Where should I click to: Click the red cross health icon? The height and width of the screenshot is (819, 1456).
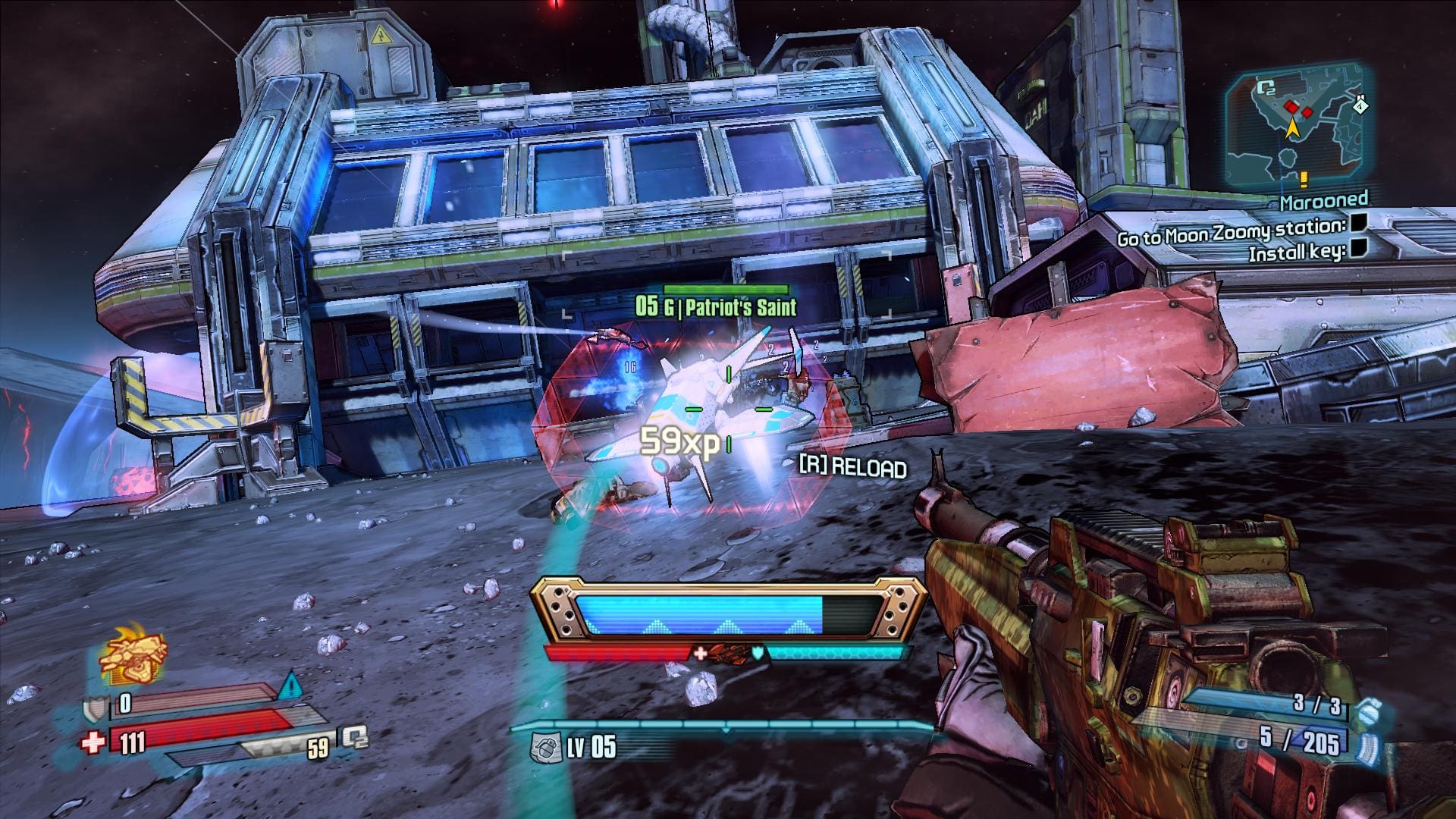pos(93,741)
